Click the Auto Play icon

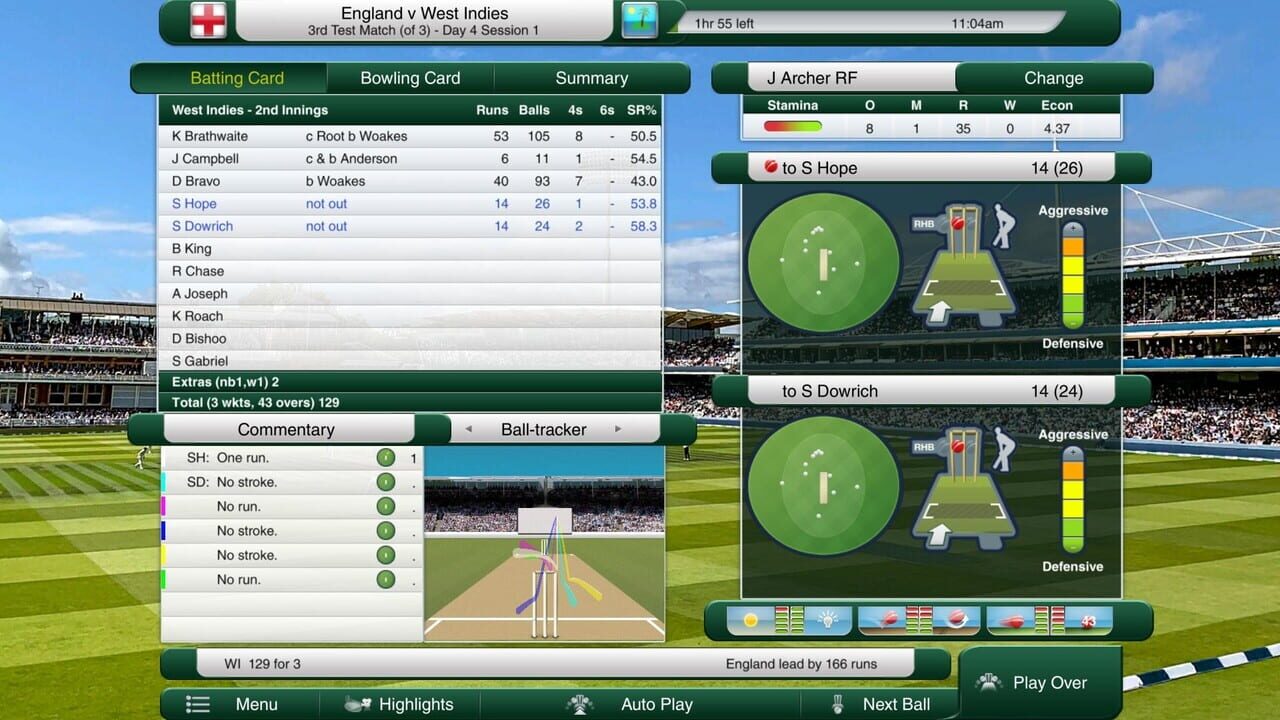[581, 704]
